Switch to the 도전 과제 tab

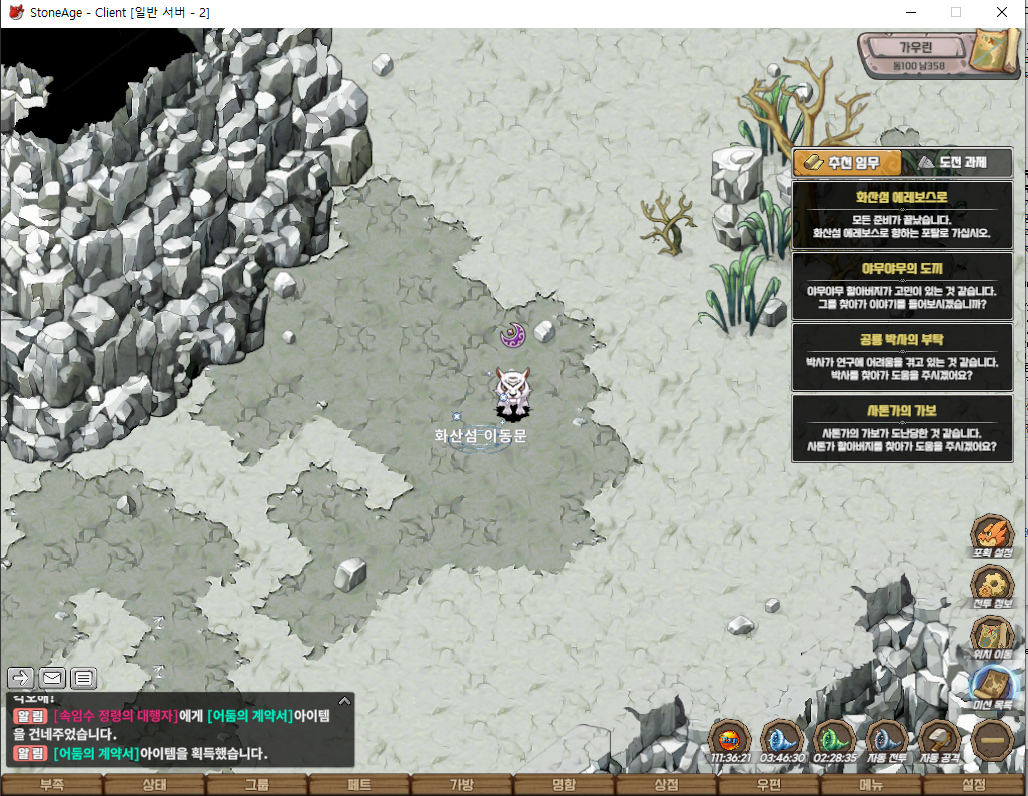click(x=958, y=162)
